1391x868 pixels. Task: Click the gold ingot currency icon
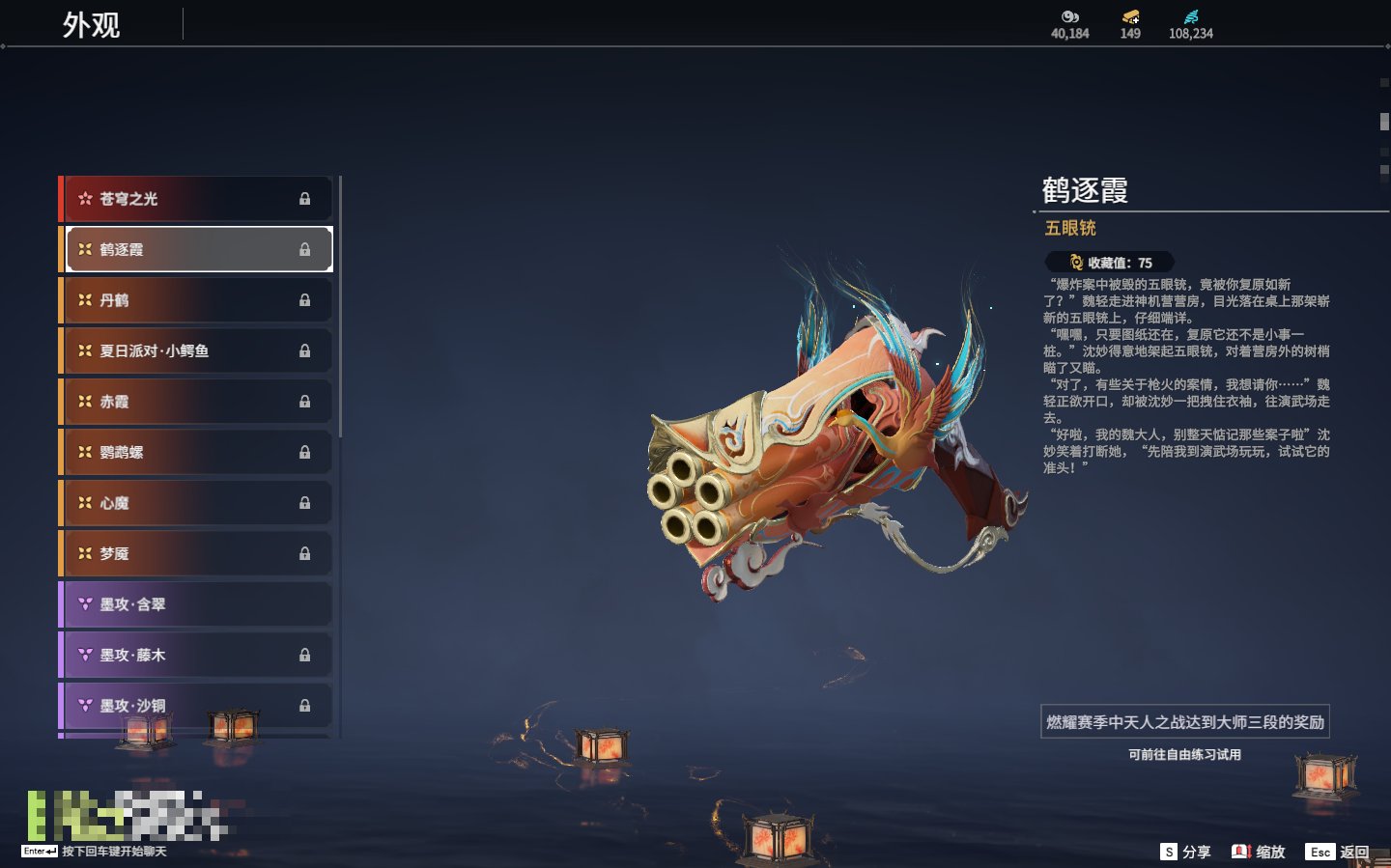pos(1130,16)
